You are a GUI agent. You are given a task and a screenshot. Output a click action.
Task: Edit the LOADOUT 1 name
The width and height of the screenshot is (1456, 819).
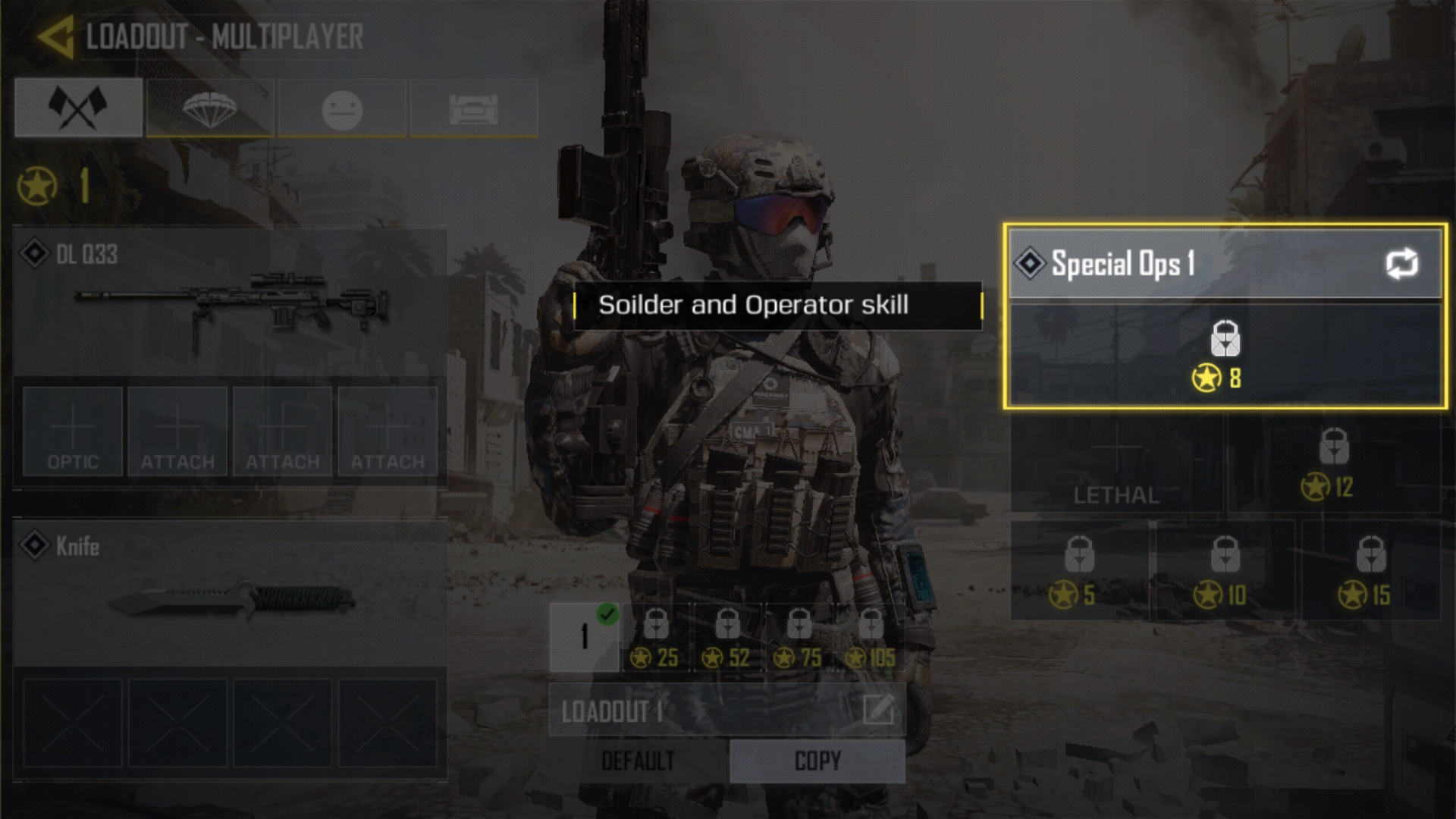coord(878,711)
